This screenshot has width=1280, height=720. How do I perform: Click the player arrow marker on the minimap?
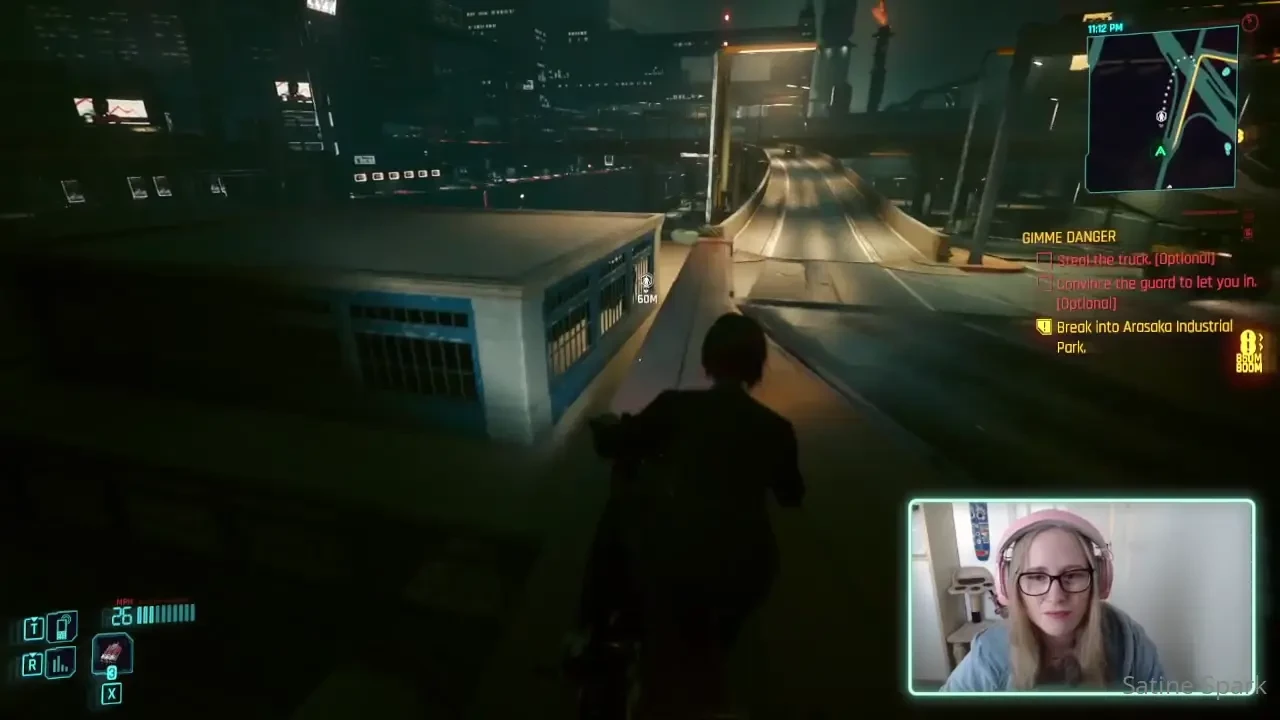pyautogui.click(x=1161, y=116)
